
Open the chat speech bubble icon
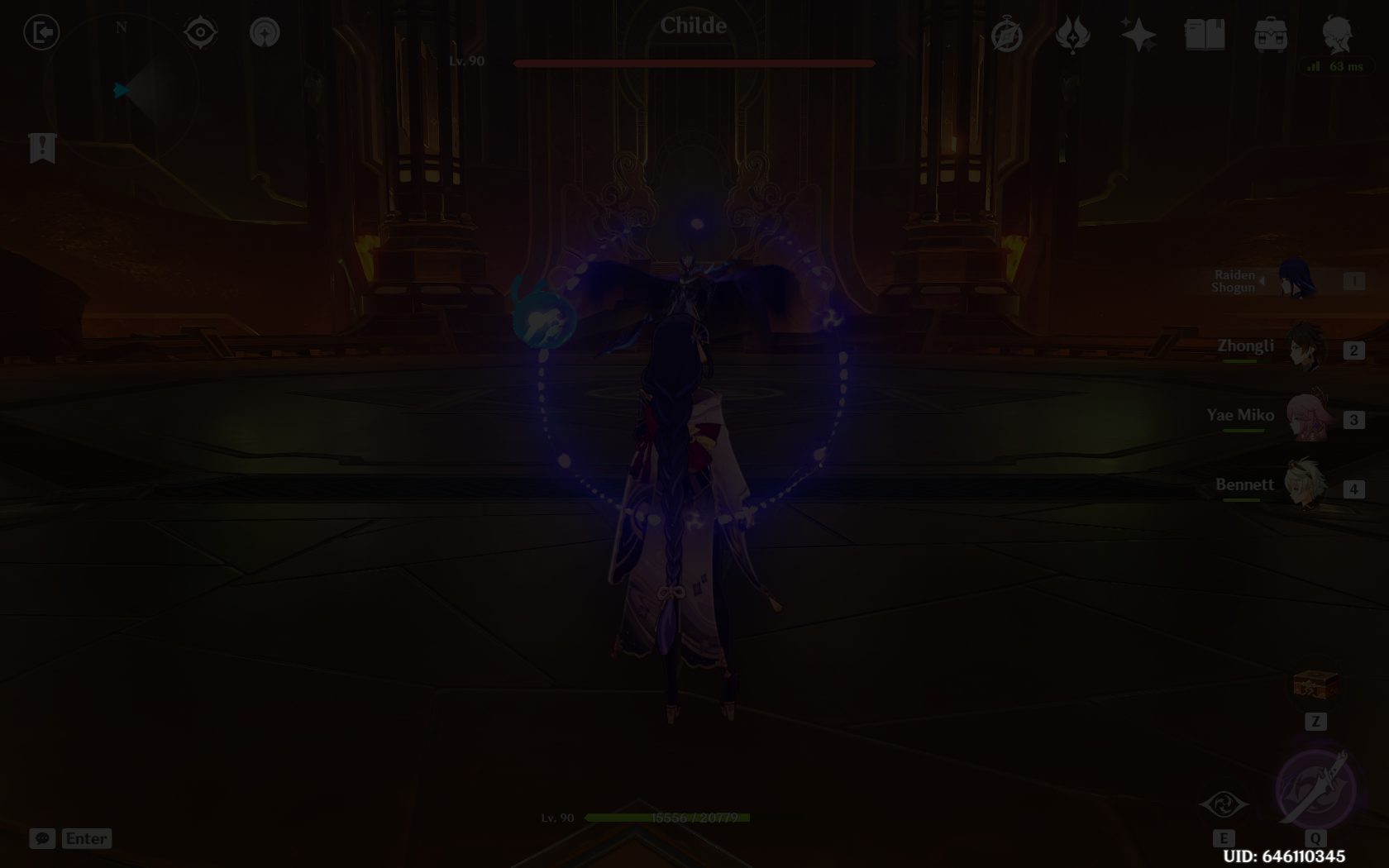(x=43, y=838)
